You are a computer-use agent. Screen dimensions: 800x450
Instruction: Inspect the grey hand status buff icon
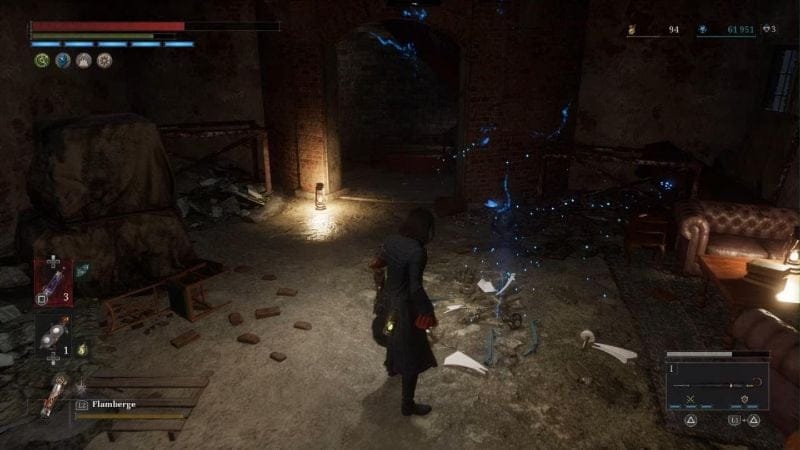click(x=84, y=60)
